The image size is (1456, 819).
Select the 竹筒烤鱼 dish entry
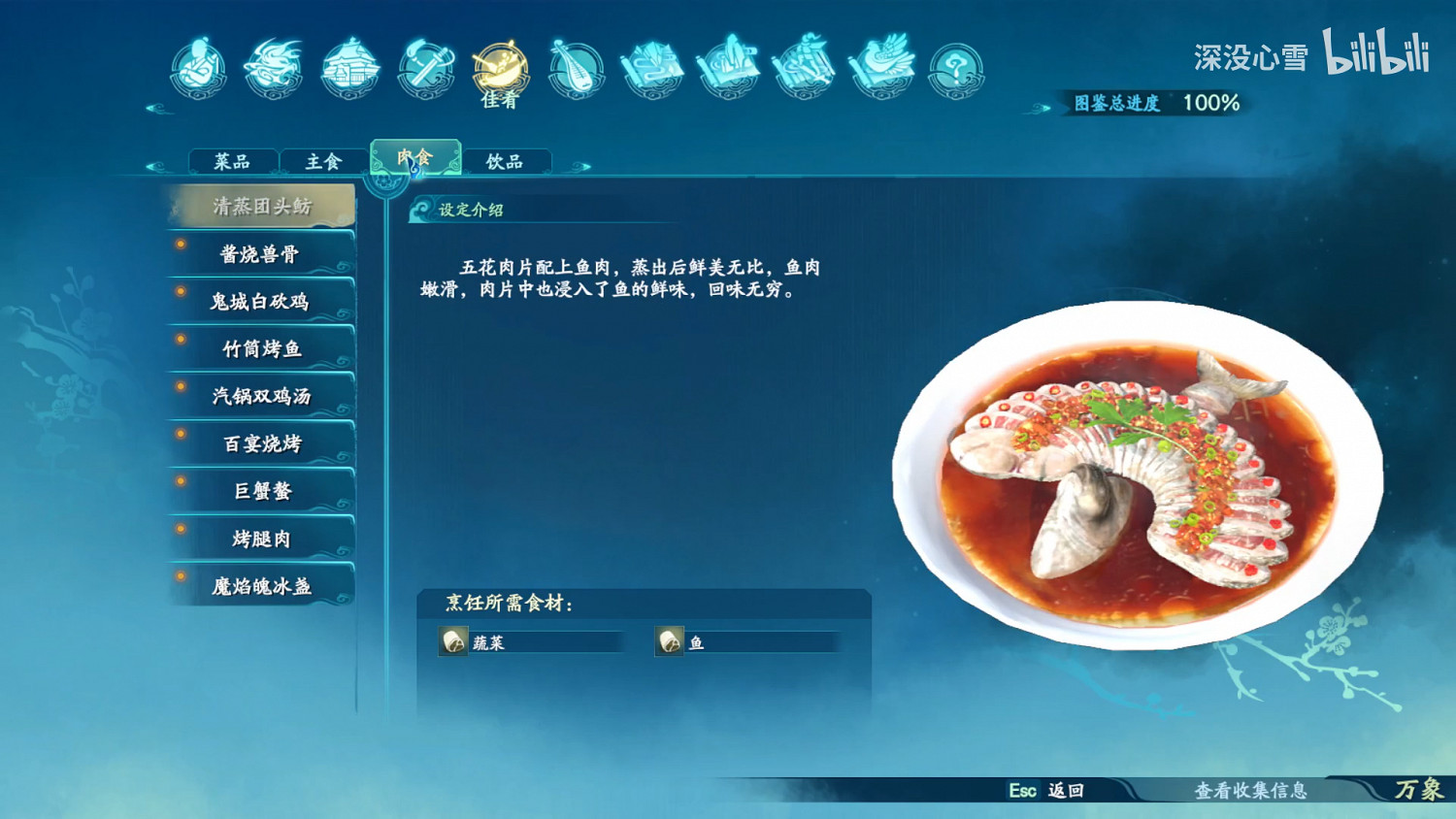263,349
